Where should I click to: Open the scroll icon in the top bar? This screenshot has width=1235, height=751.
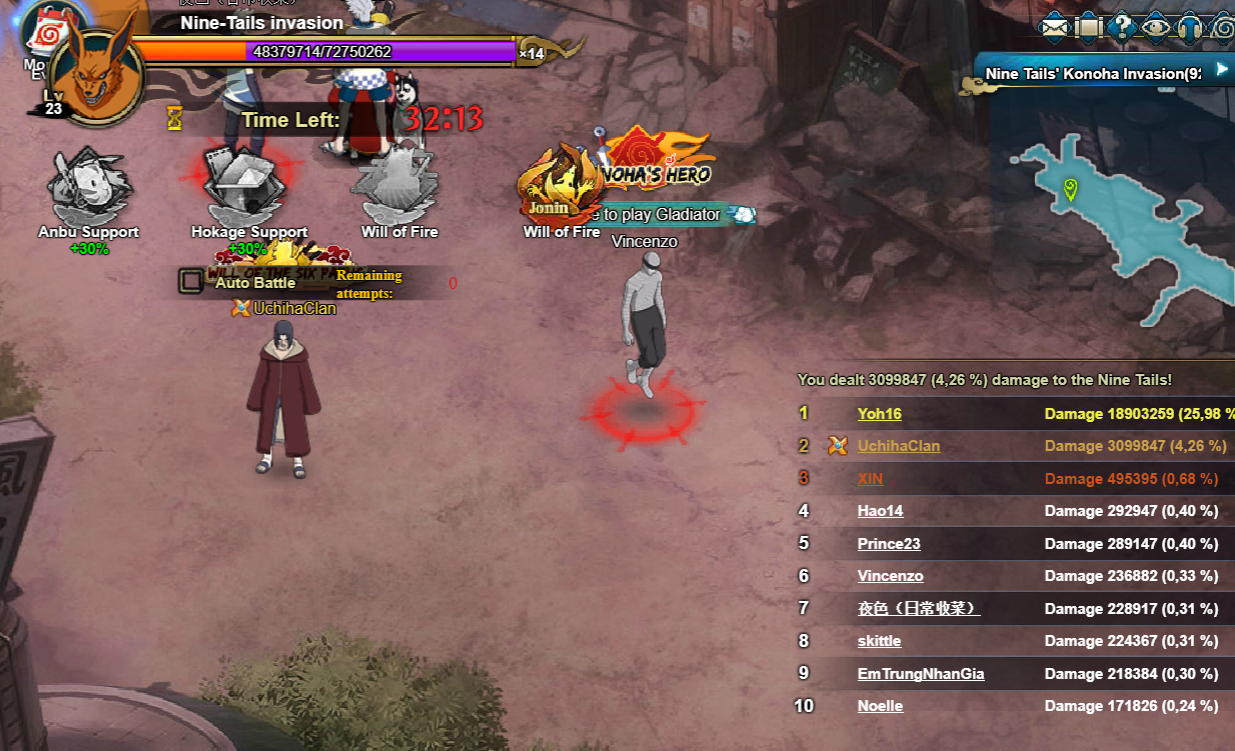tap(1088, 27)
